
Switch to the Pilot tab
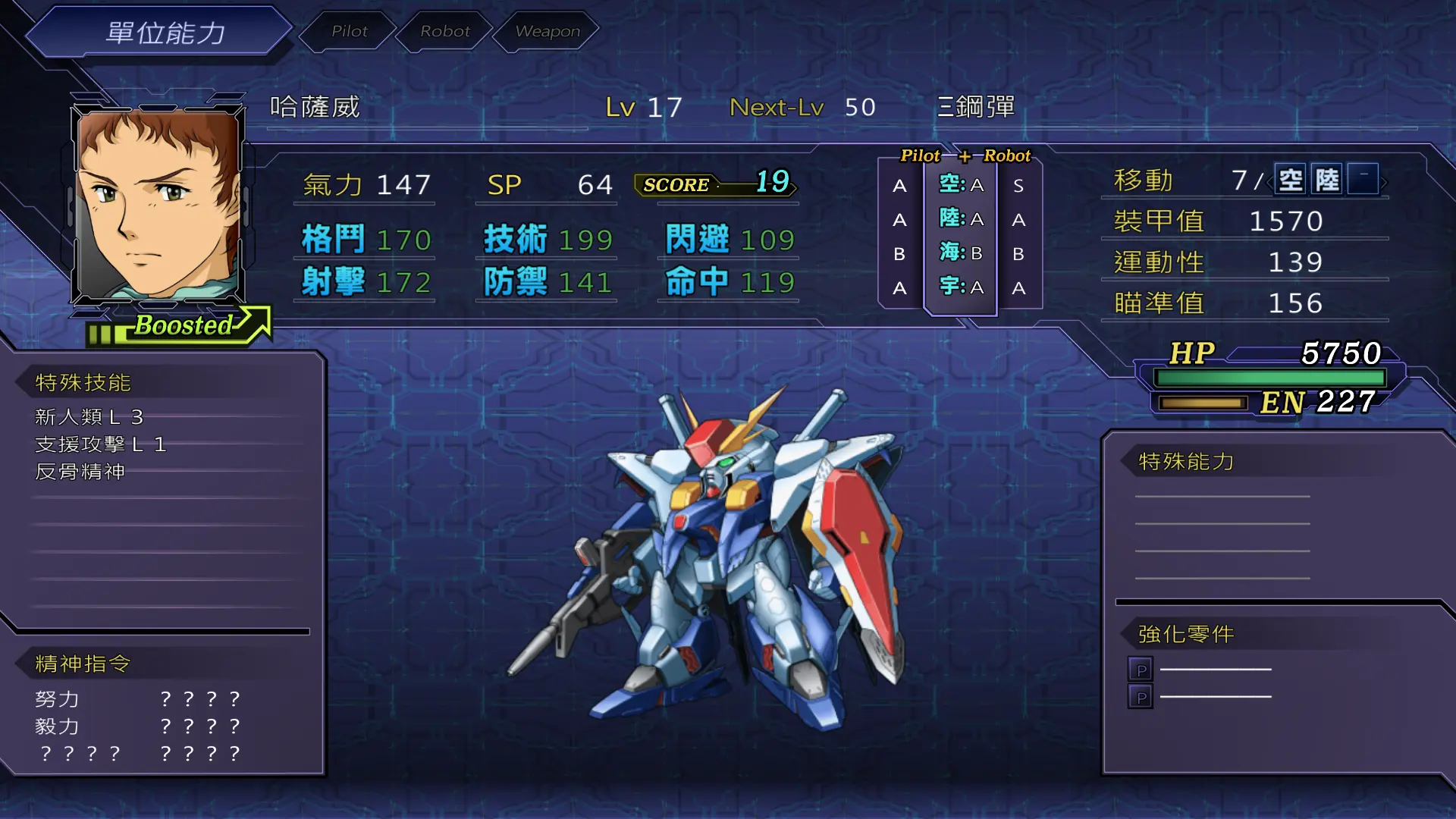tap(349, 31)
